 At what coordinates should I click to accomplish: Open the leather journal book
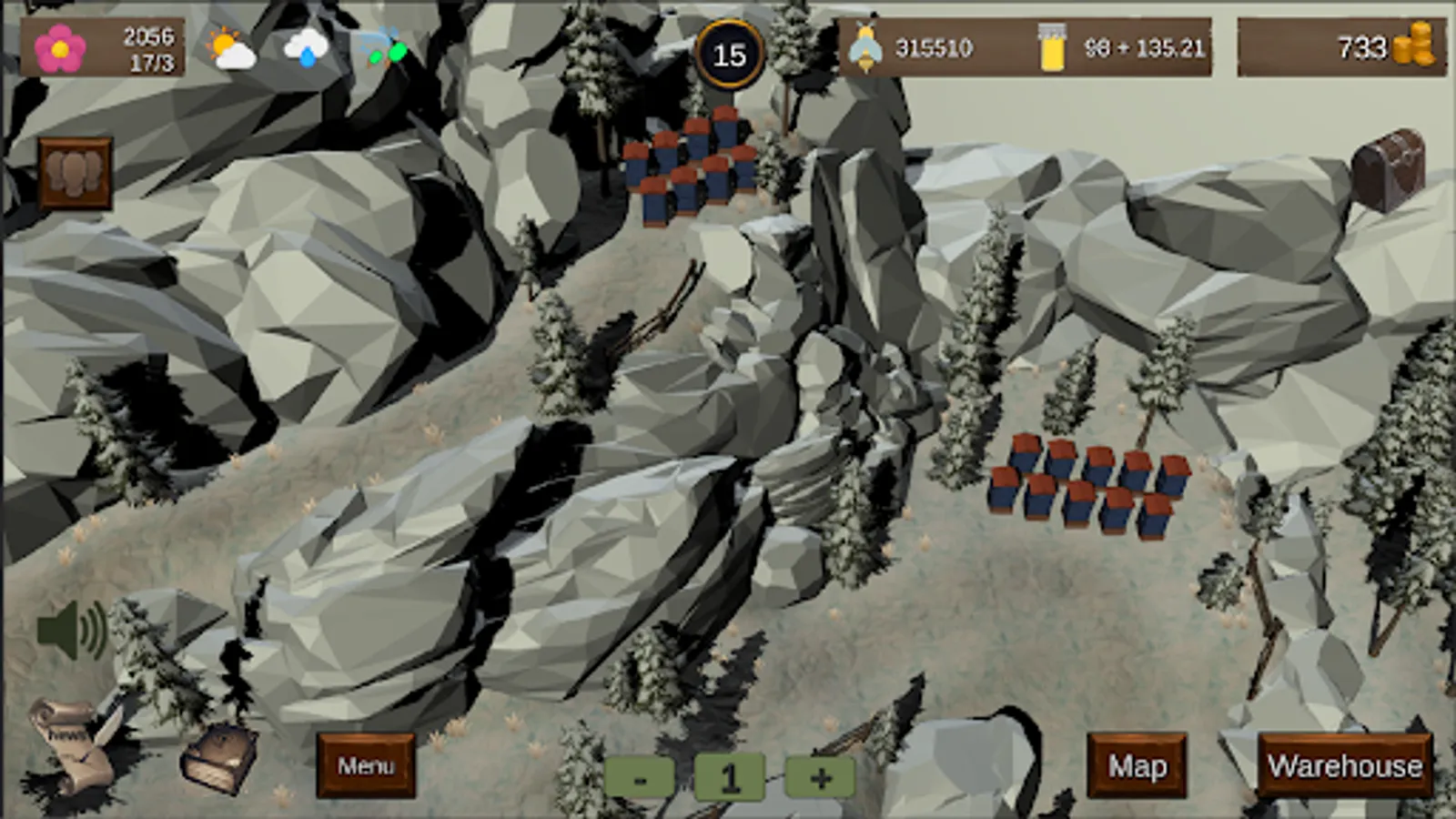pos(218,758)
